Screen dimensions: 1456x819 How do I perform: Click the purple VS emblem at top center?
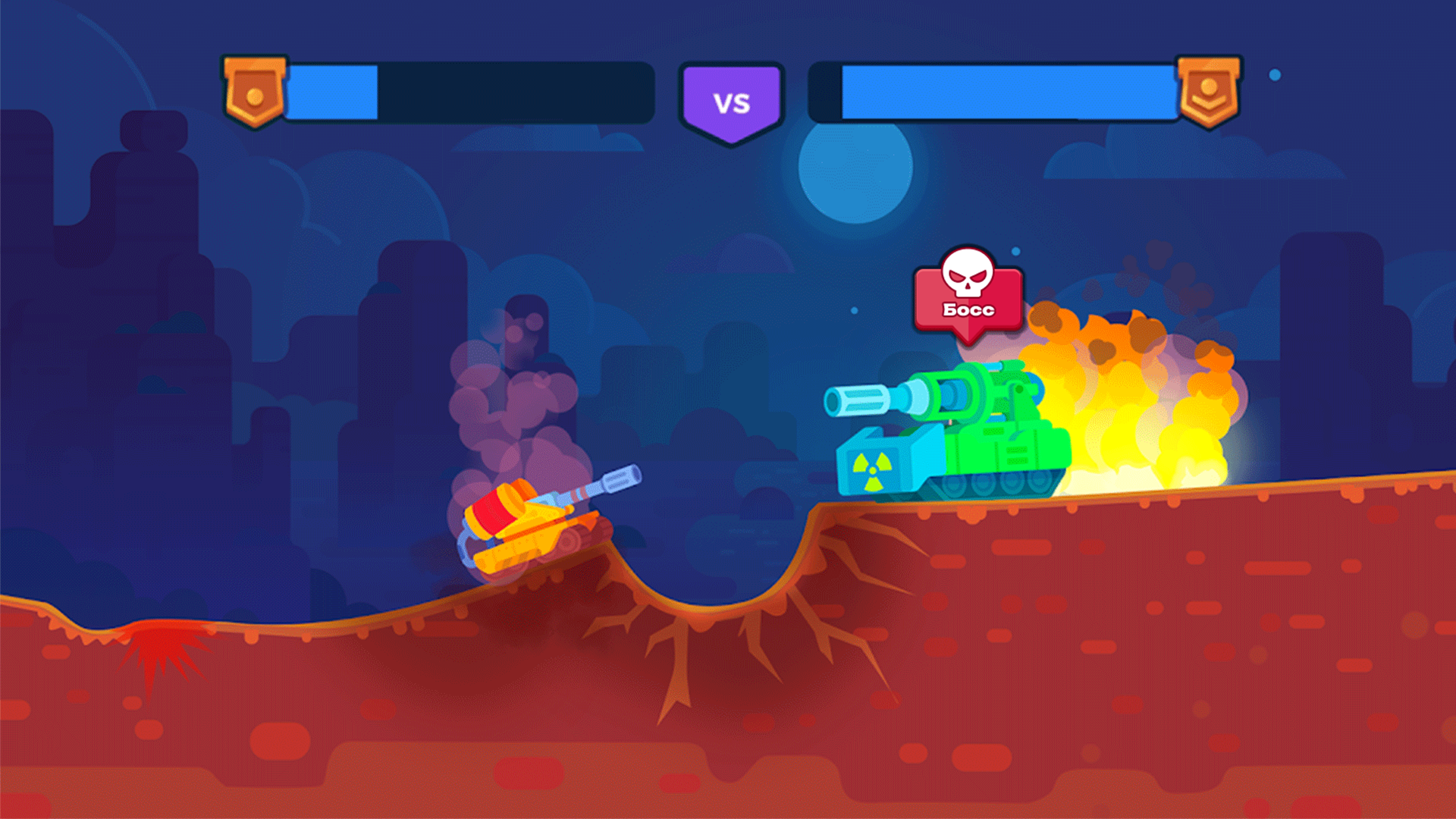[731, 97]
